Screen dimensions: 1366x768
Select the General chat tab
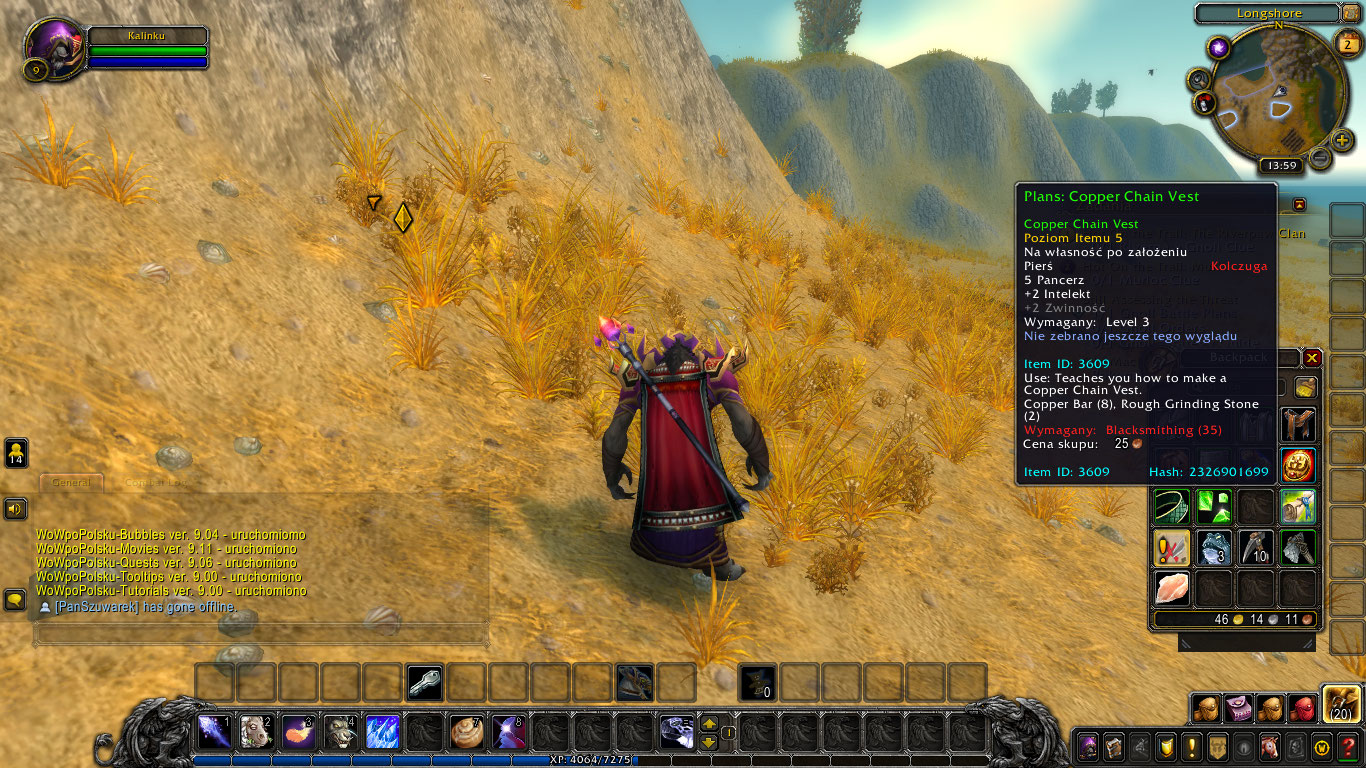click(x=70, y=482)
